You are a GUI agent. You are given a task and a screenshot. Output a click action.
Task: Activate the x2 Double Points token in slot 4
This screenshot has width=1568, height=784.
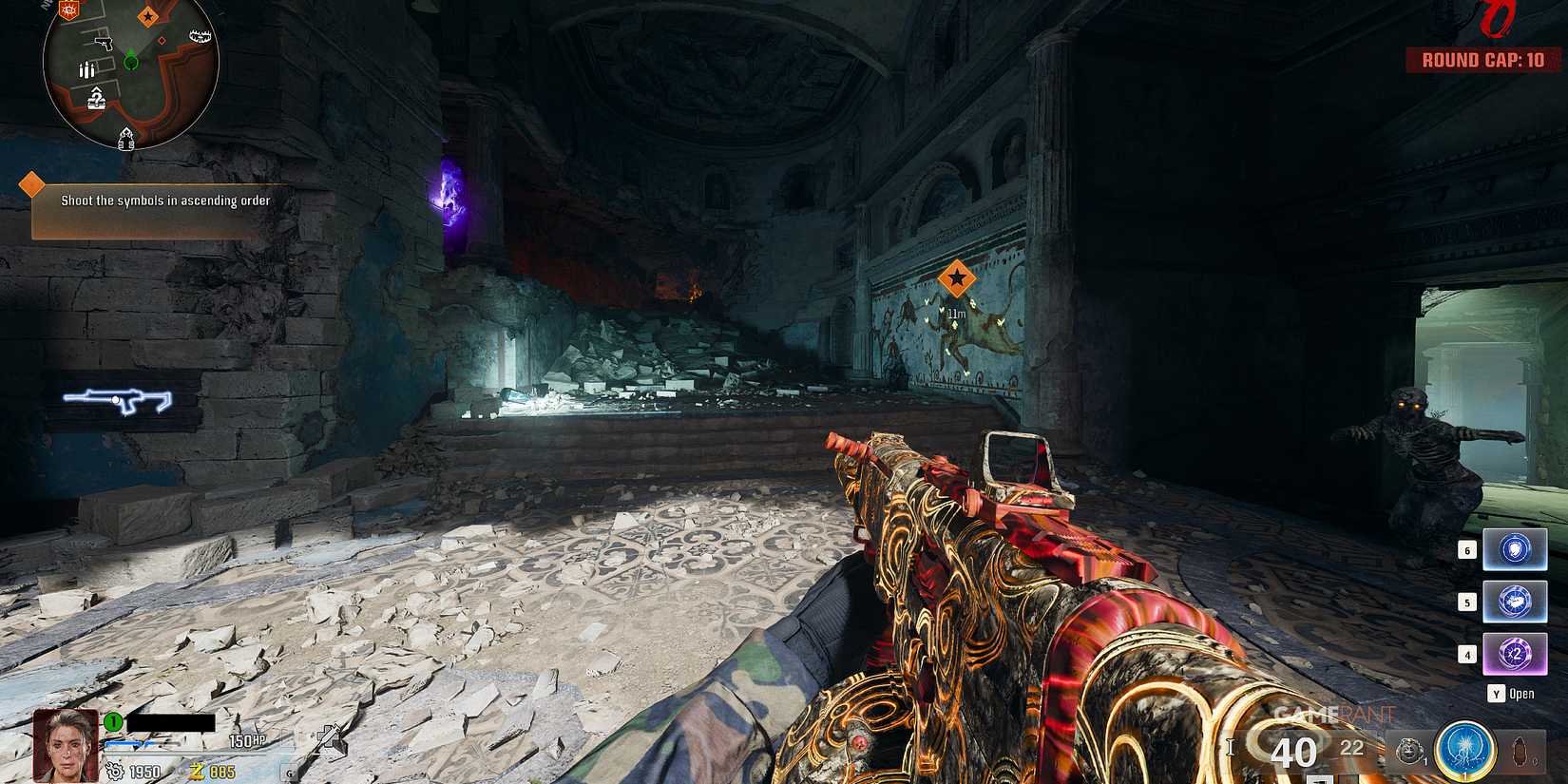coord(1516,652)
